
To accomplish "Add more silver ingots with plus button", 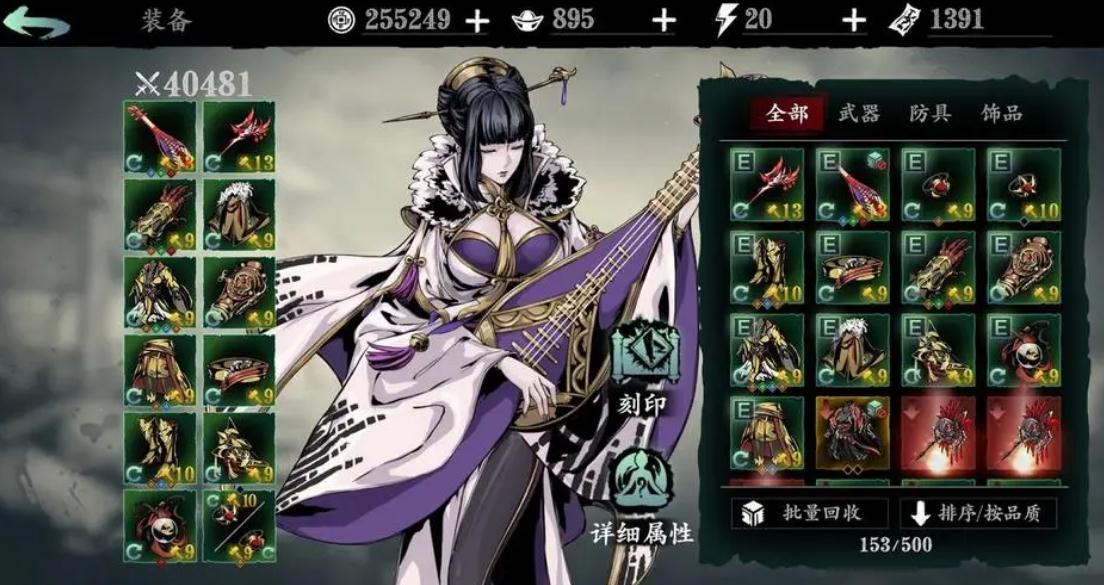I will (x=663, y=21).
